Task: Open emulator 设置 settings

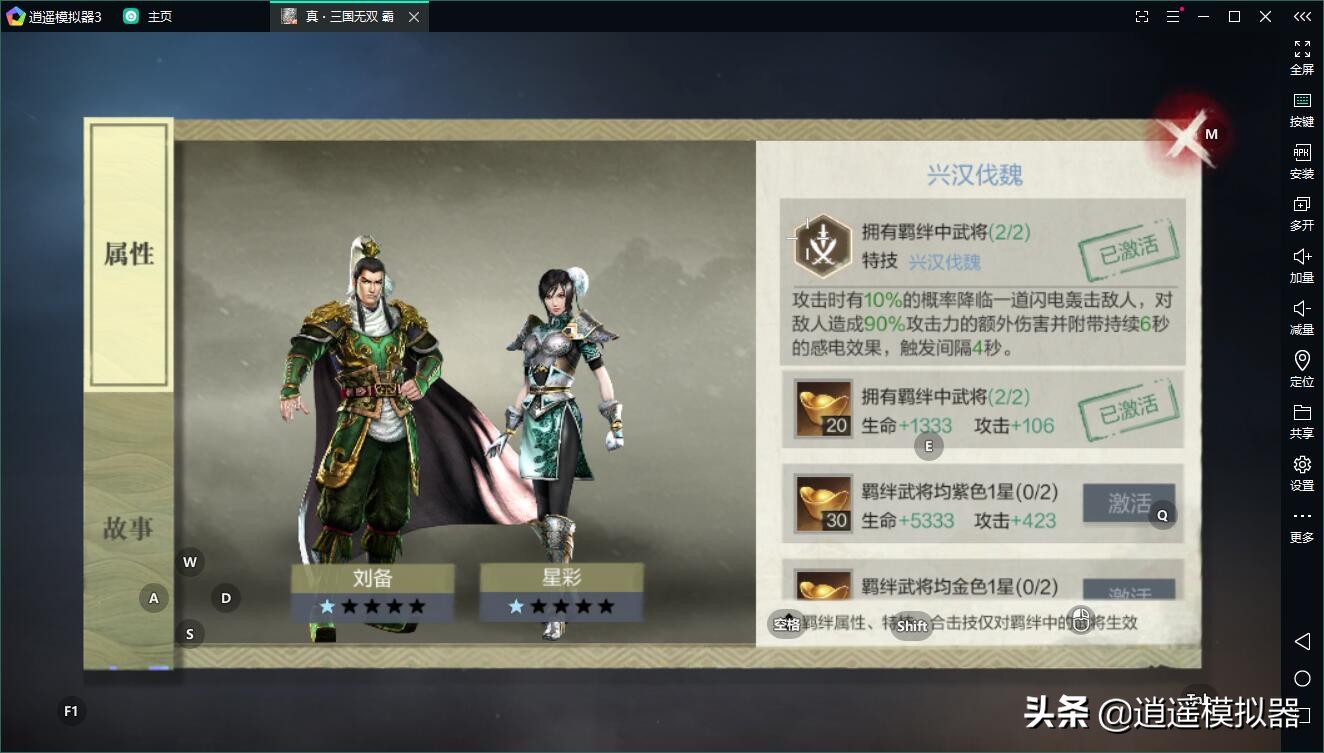Action: [x=1301, y=473]
